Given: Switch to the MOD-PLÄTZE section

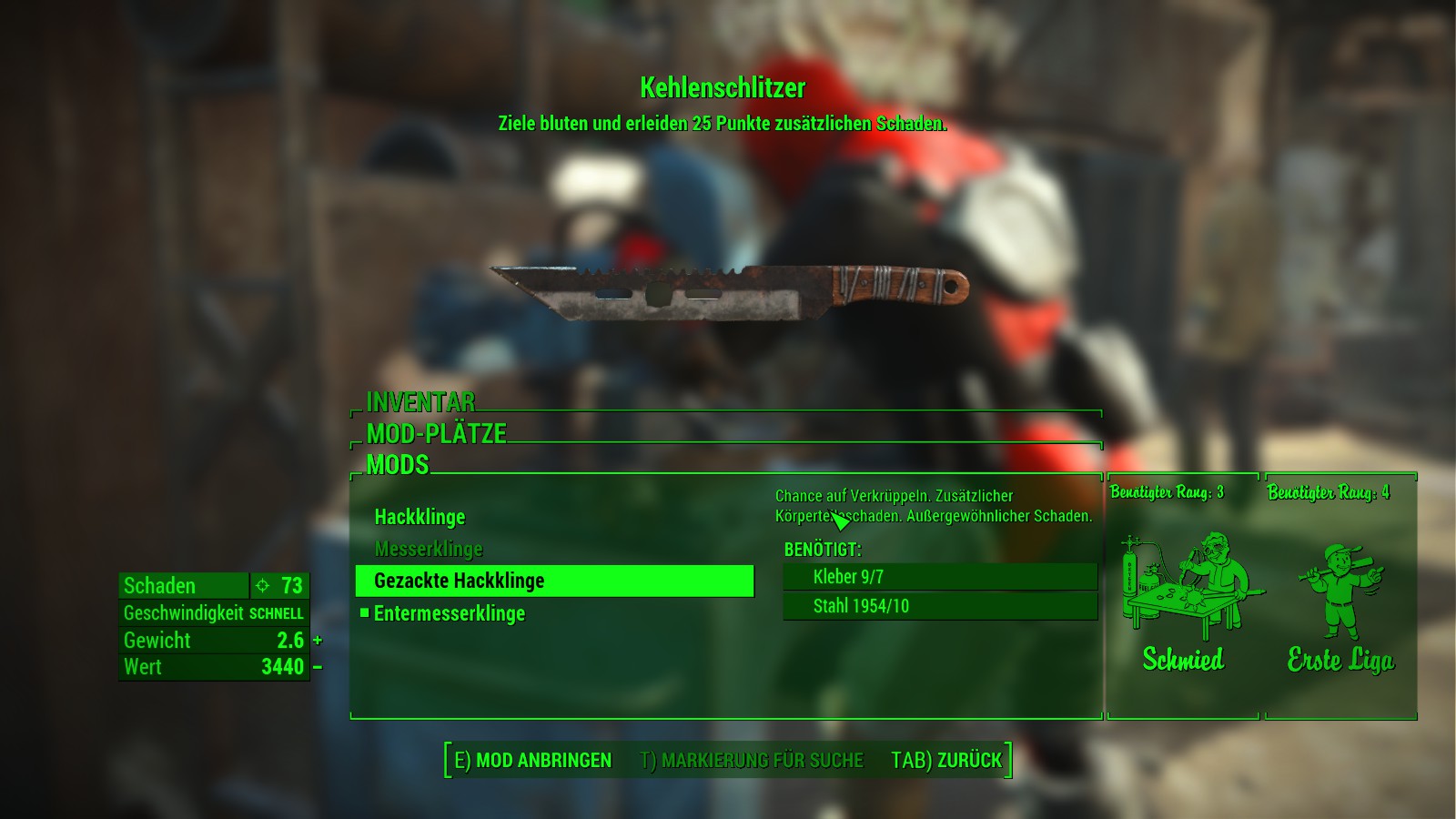Looking at the screenshot, I should [x=436, y=433].
